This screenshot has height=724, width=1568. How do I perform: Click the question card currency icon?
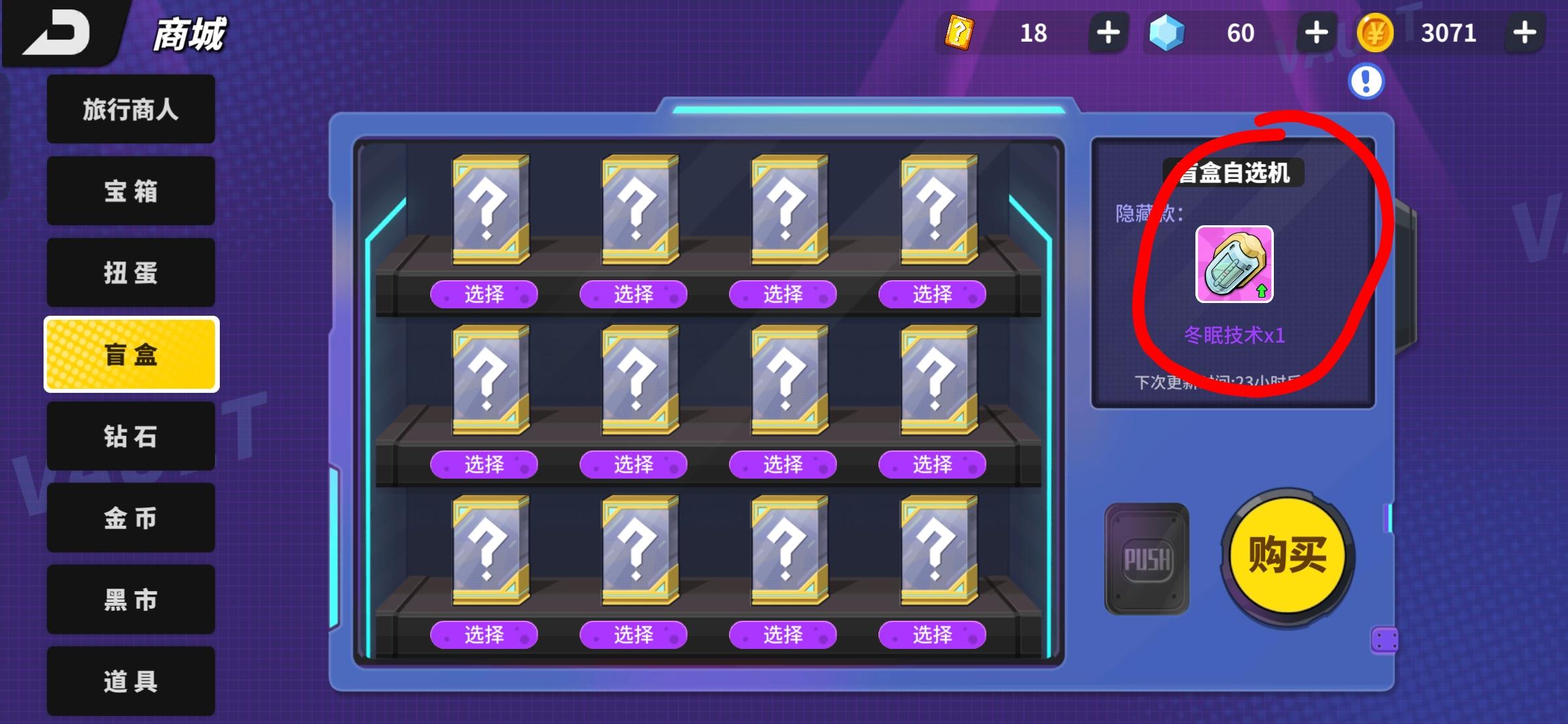(x=960, y=32)
